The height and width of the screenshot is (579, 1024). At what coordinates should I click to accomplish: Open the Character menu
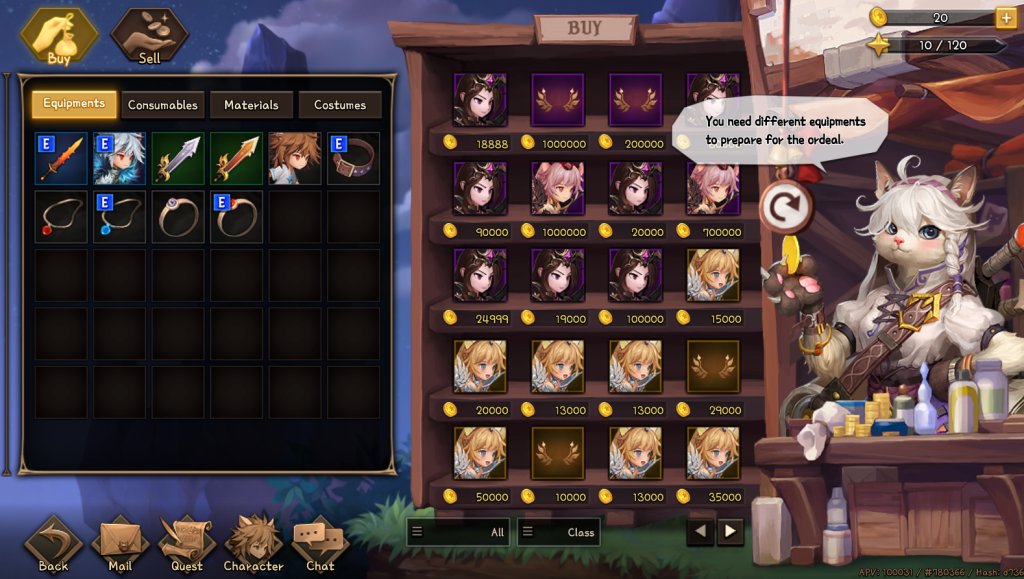[254, 545]
